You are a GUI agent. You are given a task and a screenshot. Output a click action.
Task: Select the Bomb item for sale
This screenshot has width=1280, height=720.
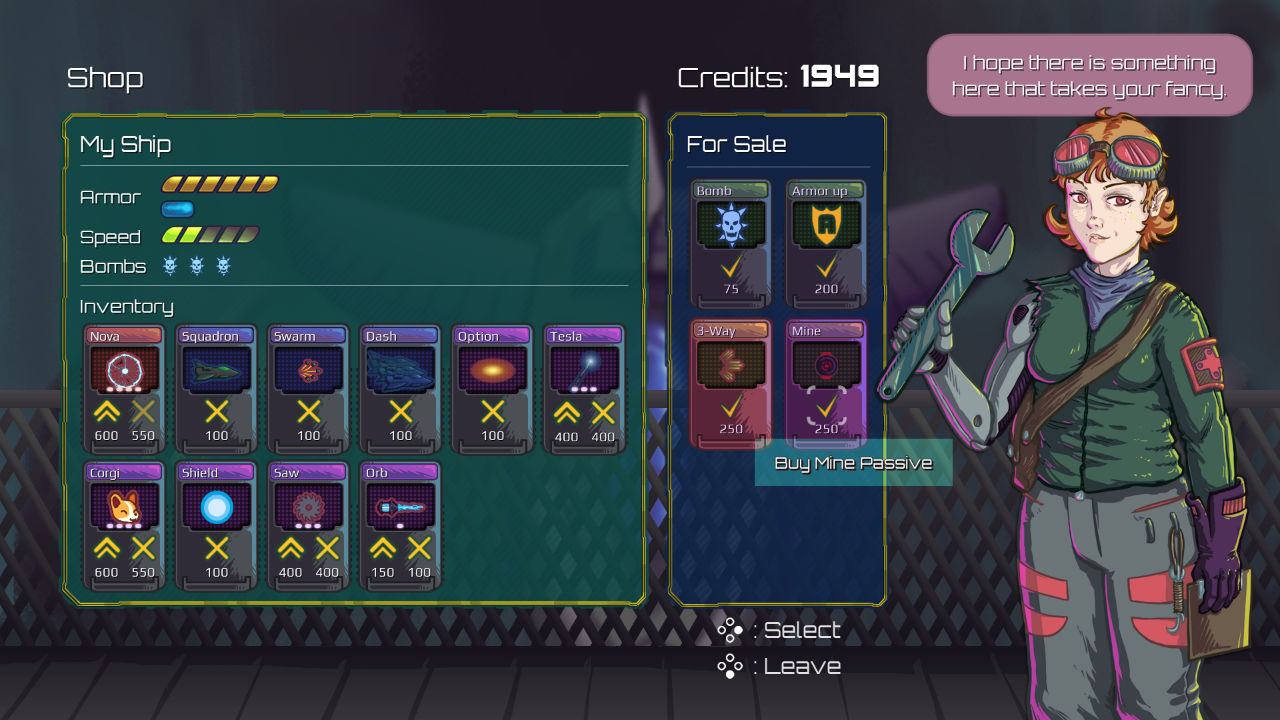click(x=729, y=225)
